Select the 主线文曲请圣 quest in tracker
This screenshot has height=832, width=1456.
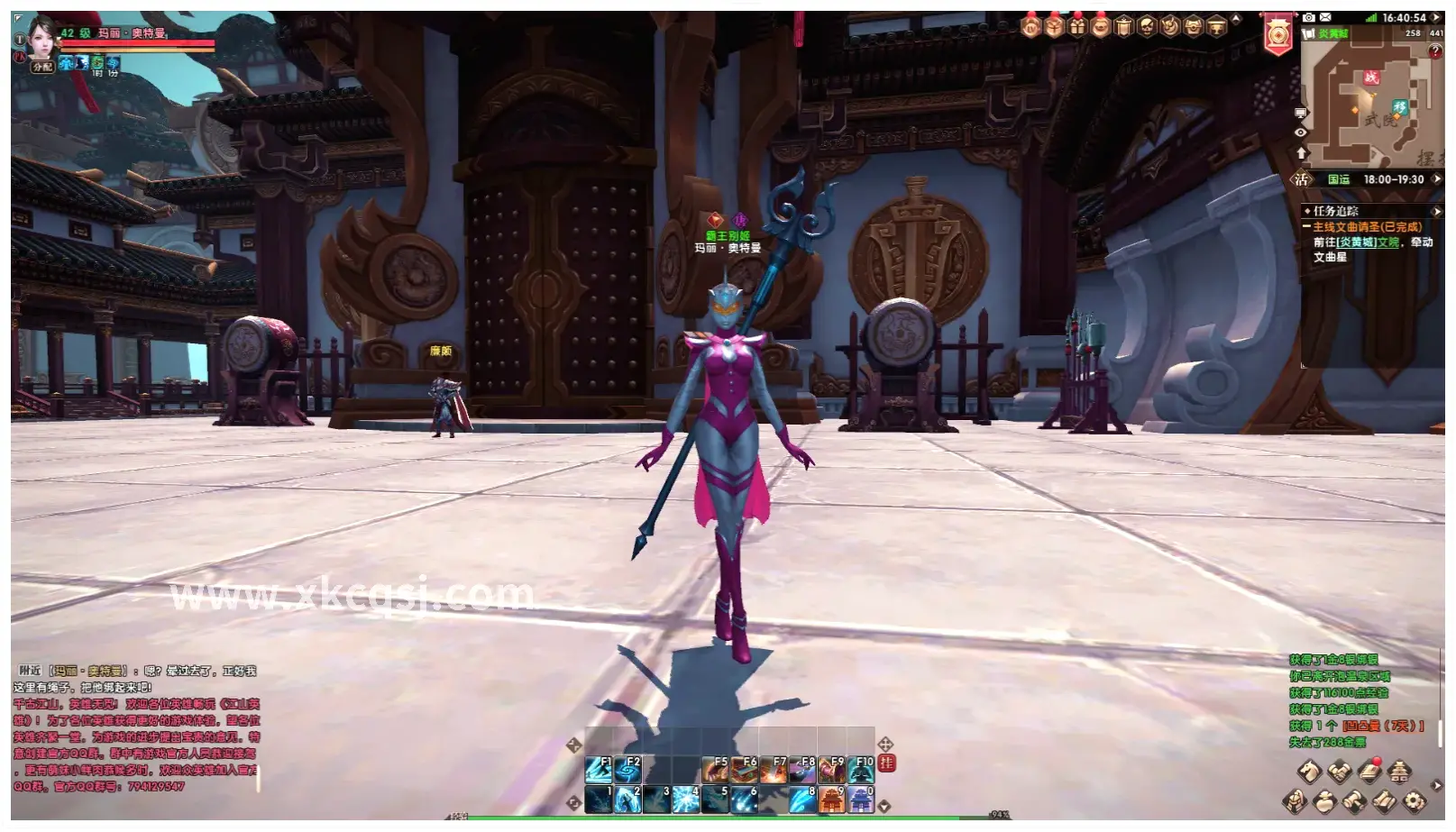click(x=1366, y=227)
